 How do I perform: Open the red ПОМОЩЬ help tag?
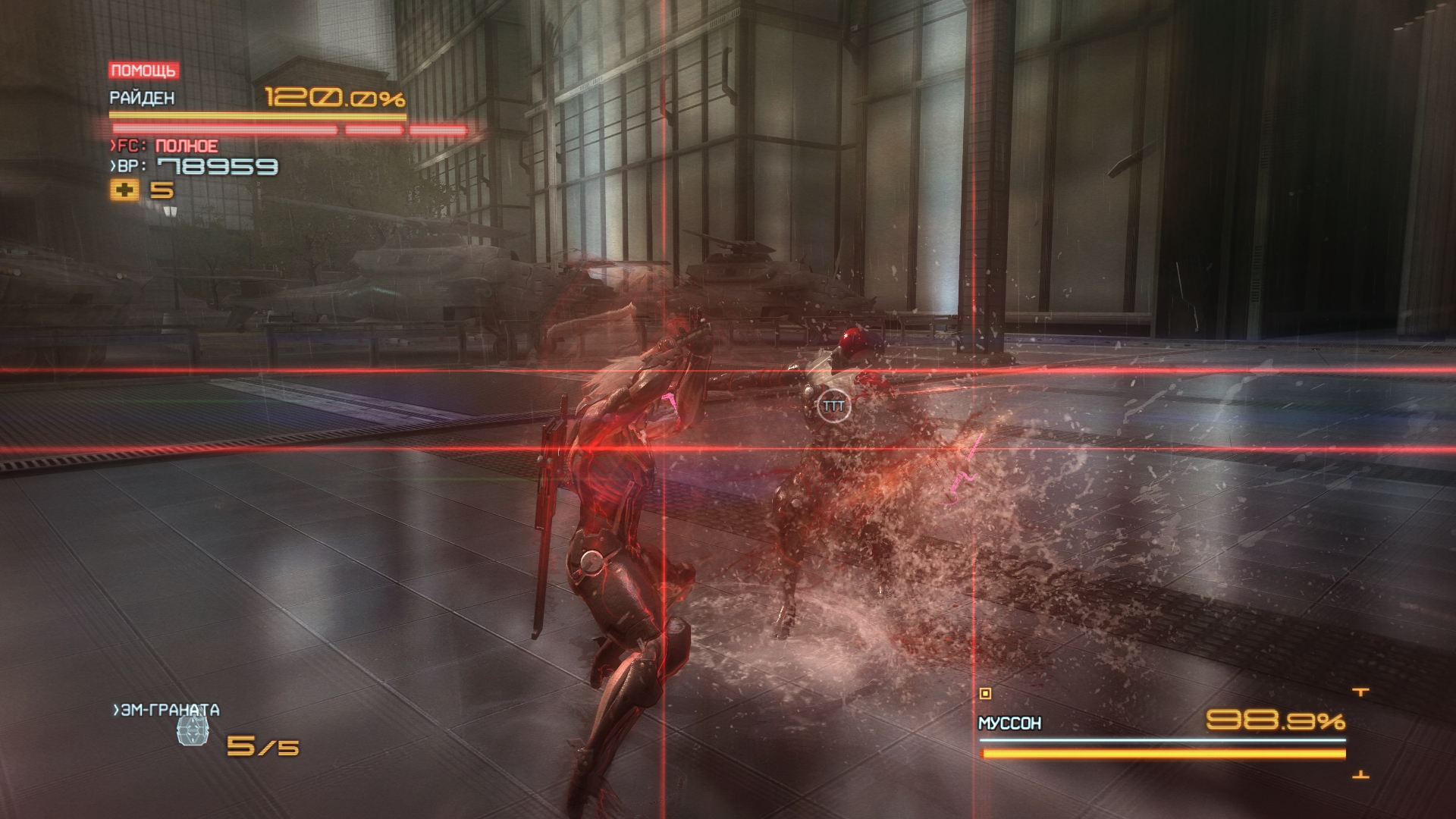(x=144, y=71)
